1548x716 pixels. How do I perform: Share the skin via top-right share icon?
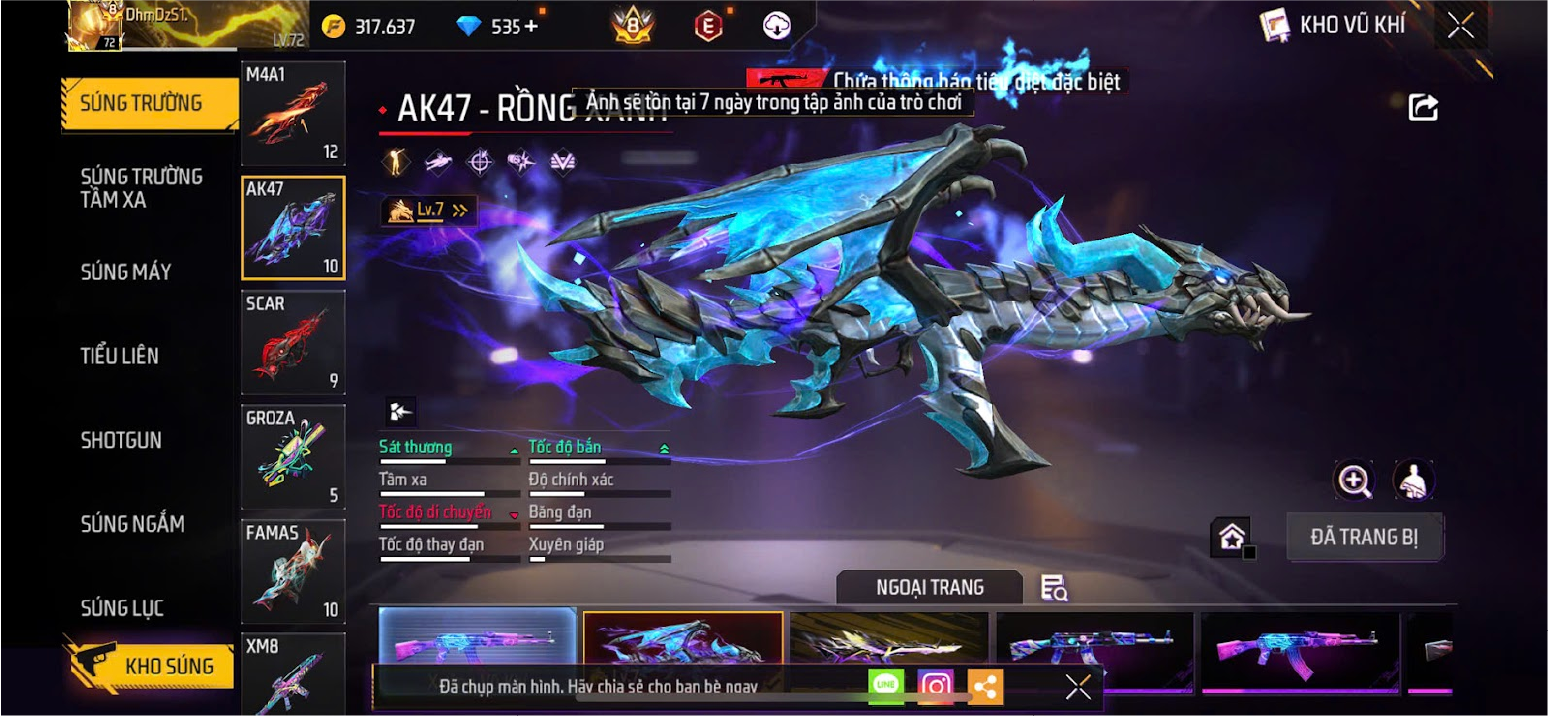pyautogui.click(x=1423, y=107)
